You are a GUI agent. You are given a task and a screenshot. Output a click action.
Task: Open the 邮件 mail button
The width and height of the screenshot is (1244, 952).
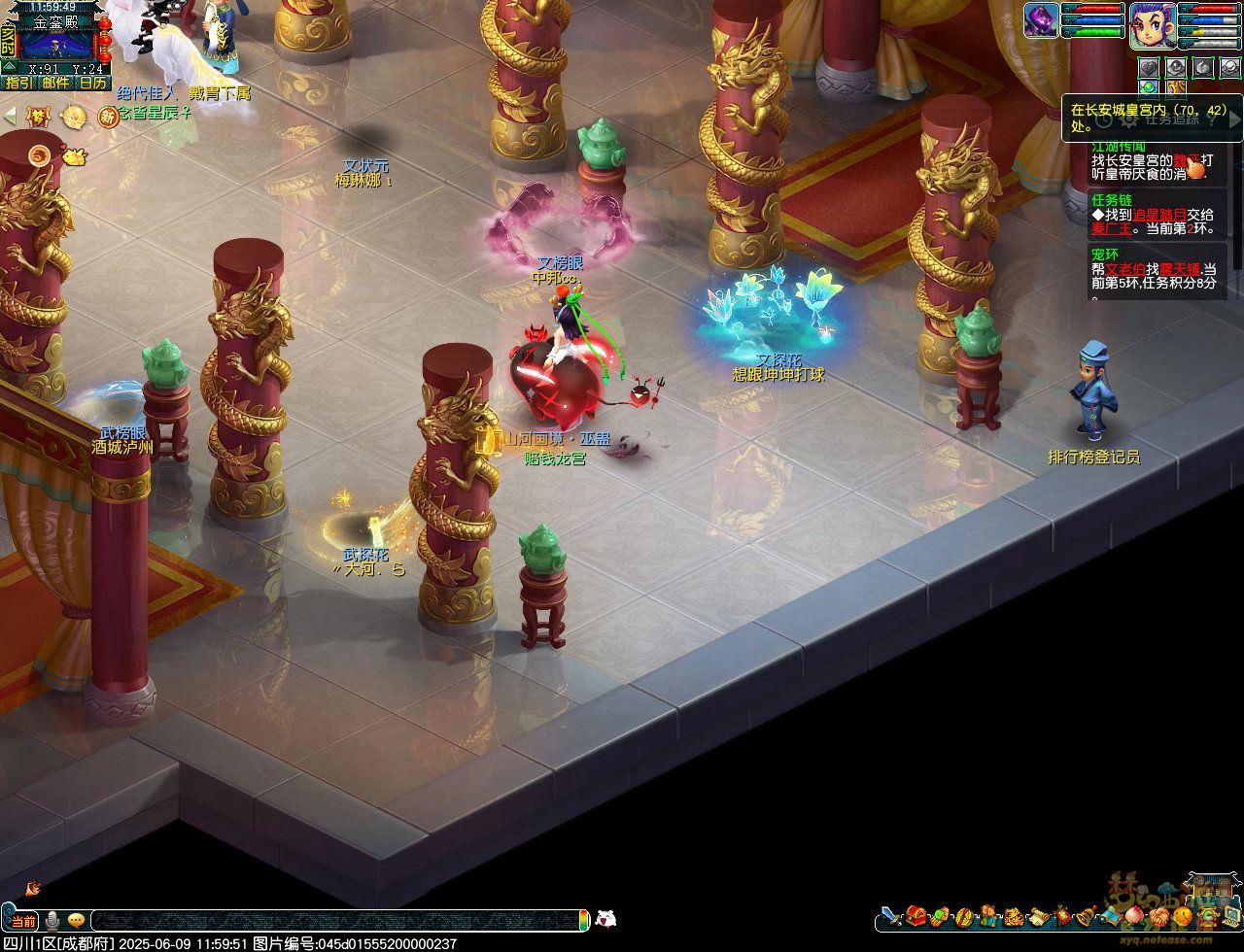click(54, 84)
